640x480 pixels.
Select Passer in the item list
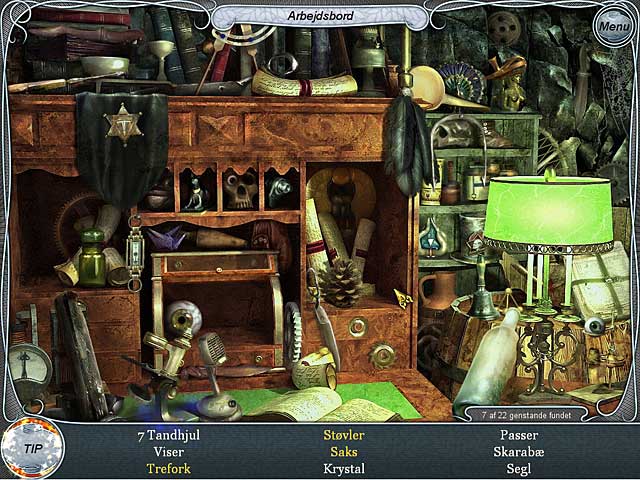pos(518,436)
